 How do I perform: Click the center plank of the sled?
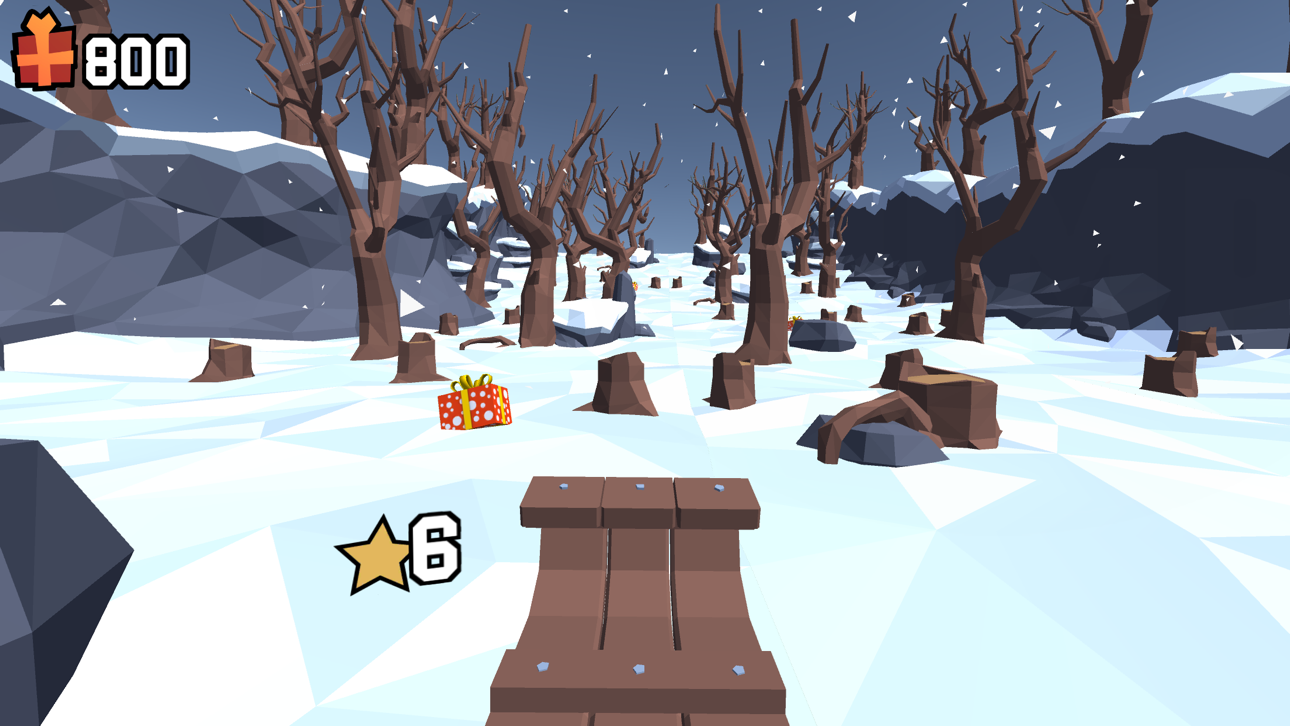tap(638, 590)
